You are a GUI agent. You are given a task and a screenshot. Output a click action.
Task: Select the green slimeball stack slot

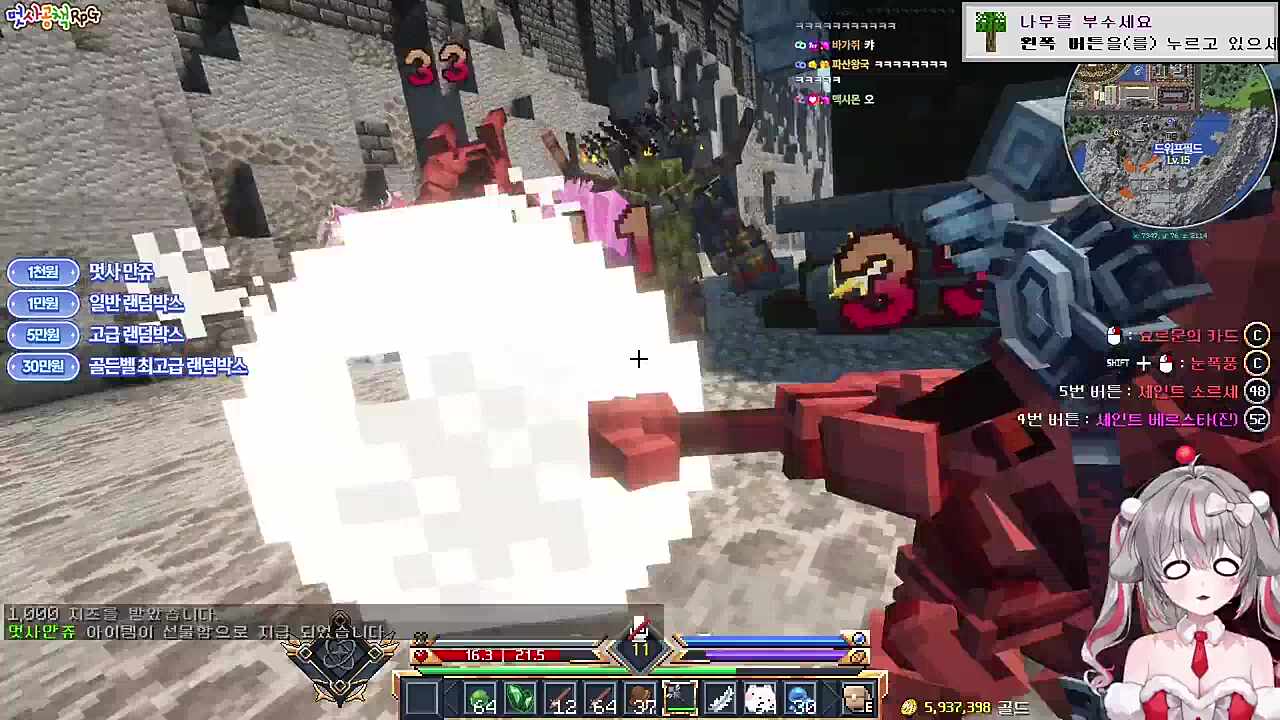(481, 700)
